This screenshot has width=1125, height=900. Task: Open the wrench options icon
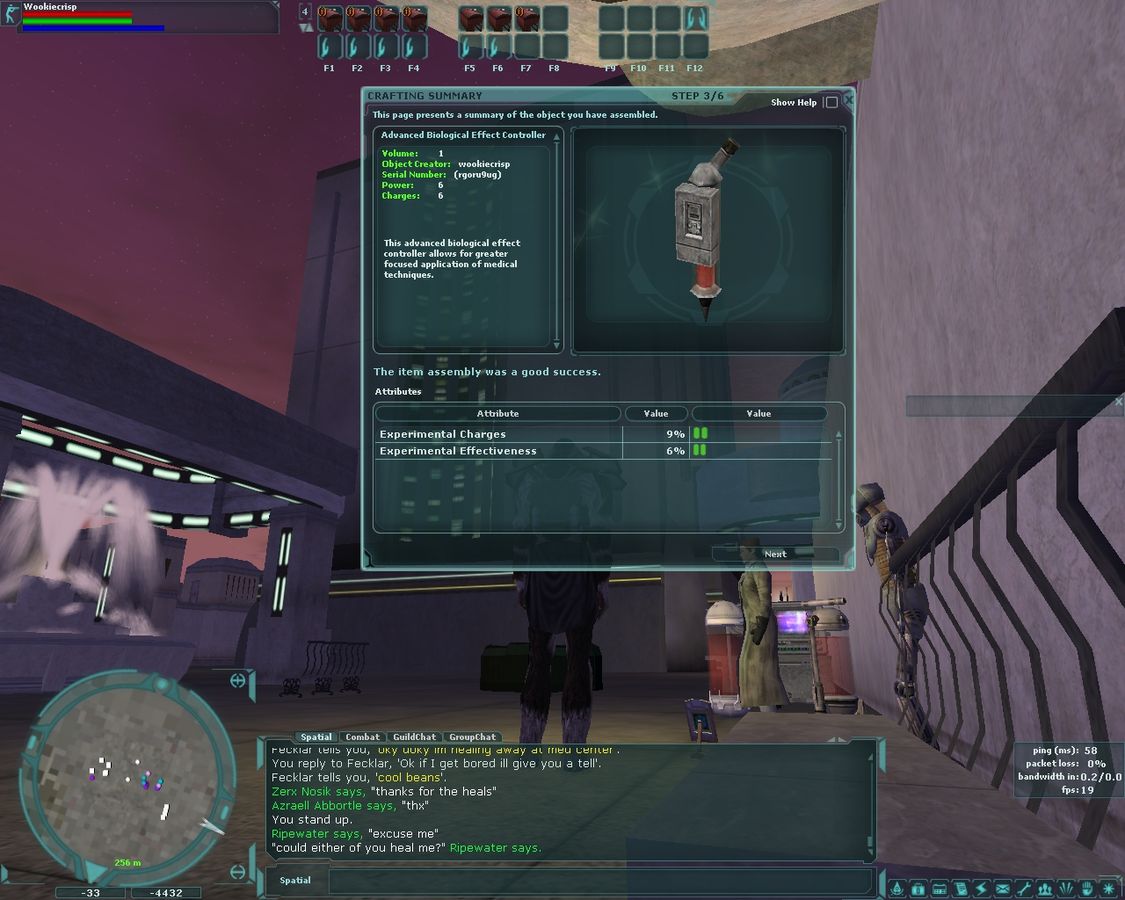pos(1025,888)
